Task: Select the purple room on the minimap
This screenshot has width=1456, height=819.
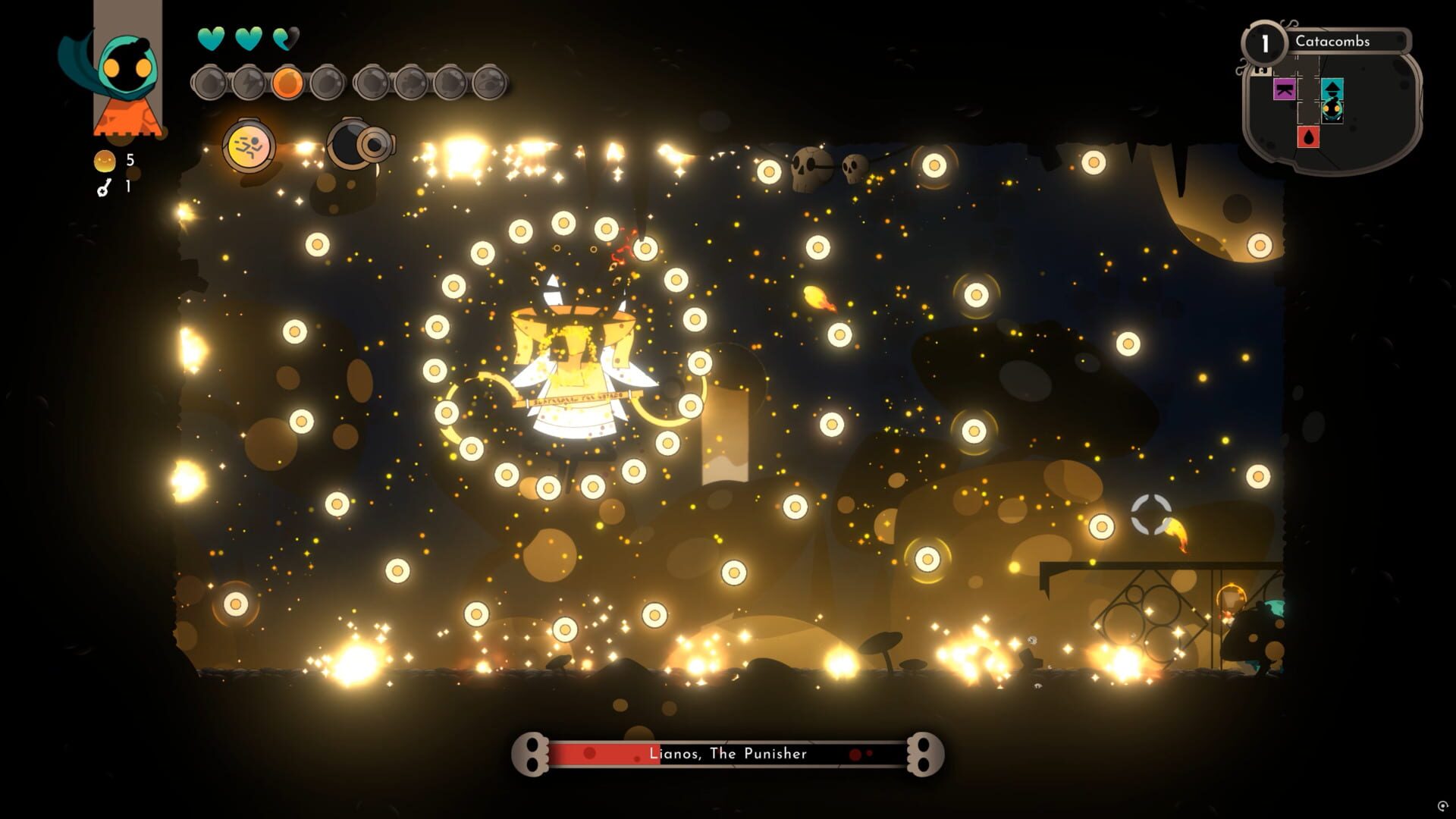Action: tap(1284, 89)
